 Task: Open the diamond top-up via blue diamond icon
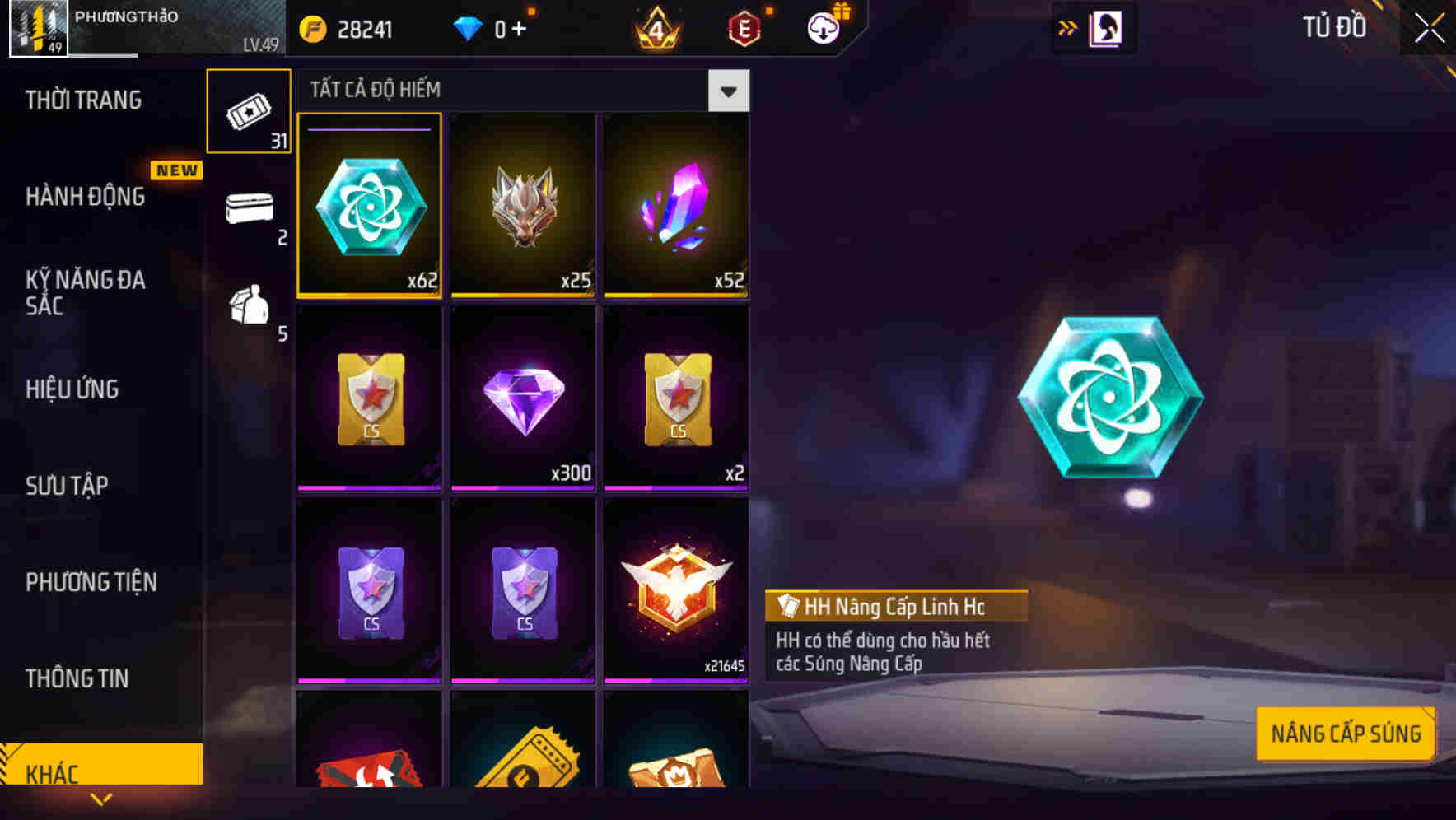(x=467, y=27)
